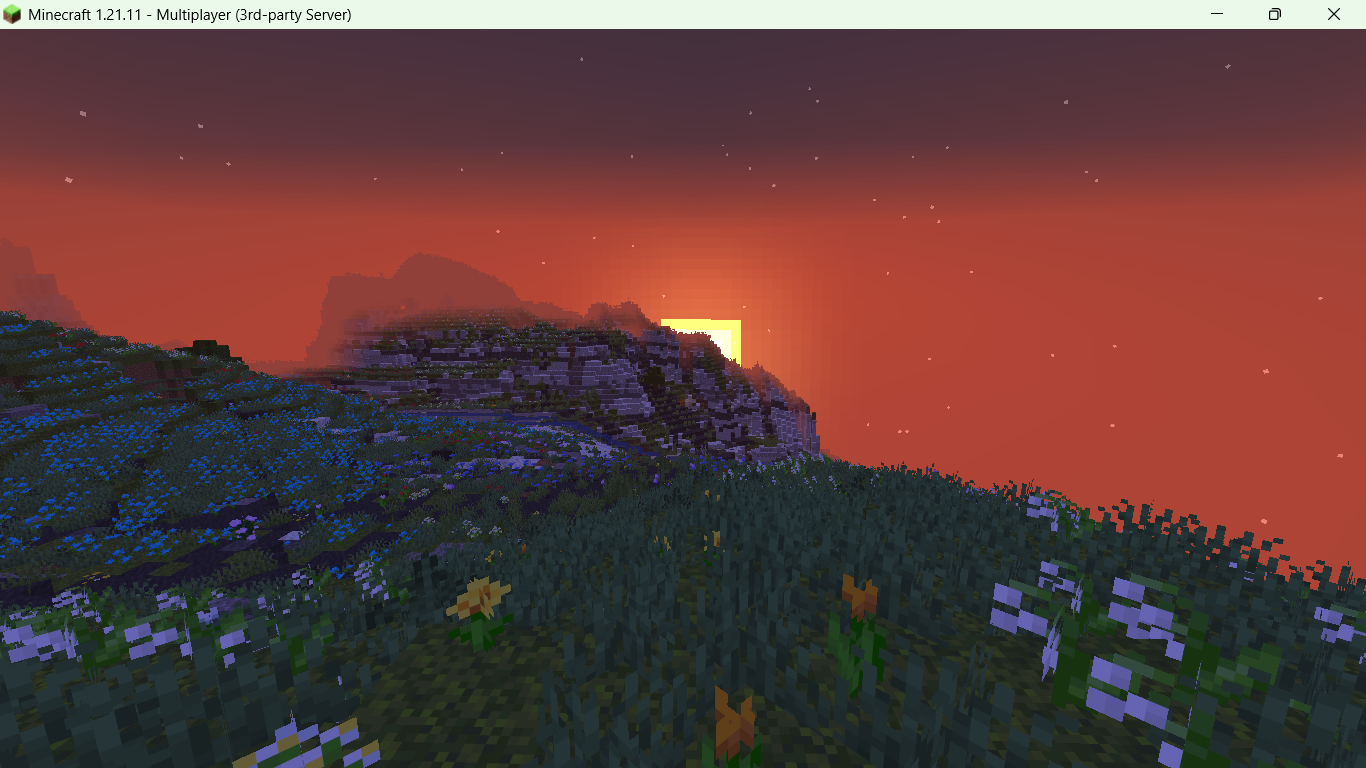Minimize the Minecraft window
This screenshot has height=768, width=1366.
point(1216,14)
